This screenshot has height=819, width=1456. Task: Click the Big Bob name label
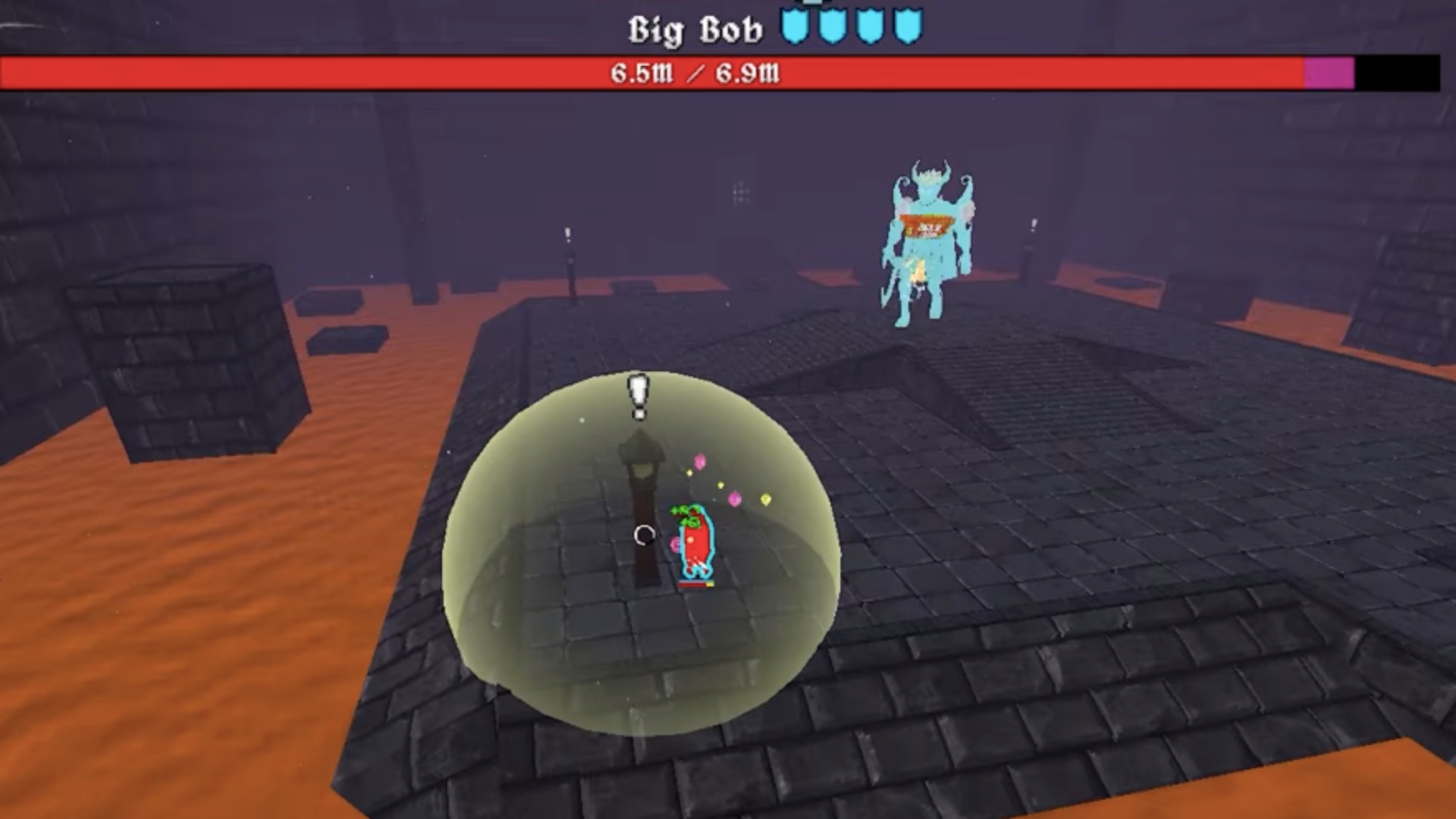pyautogui.click(x=696, y=28)
